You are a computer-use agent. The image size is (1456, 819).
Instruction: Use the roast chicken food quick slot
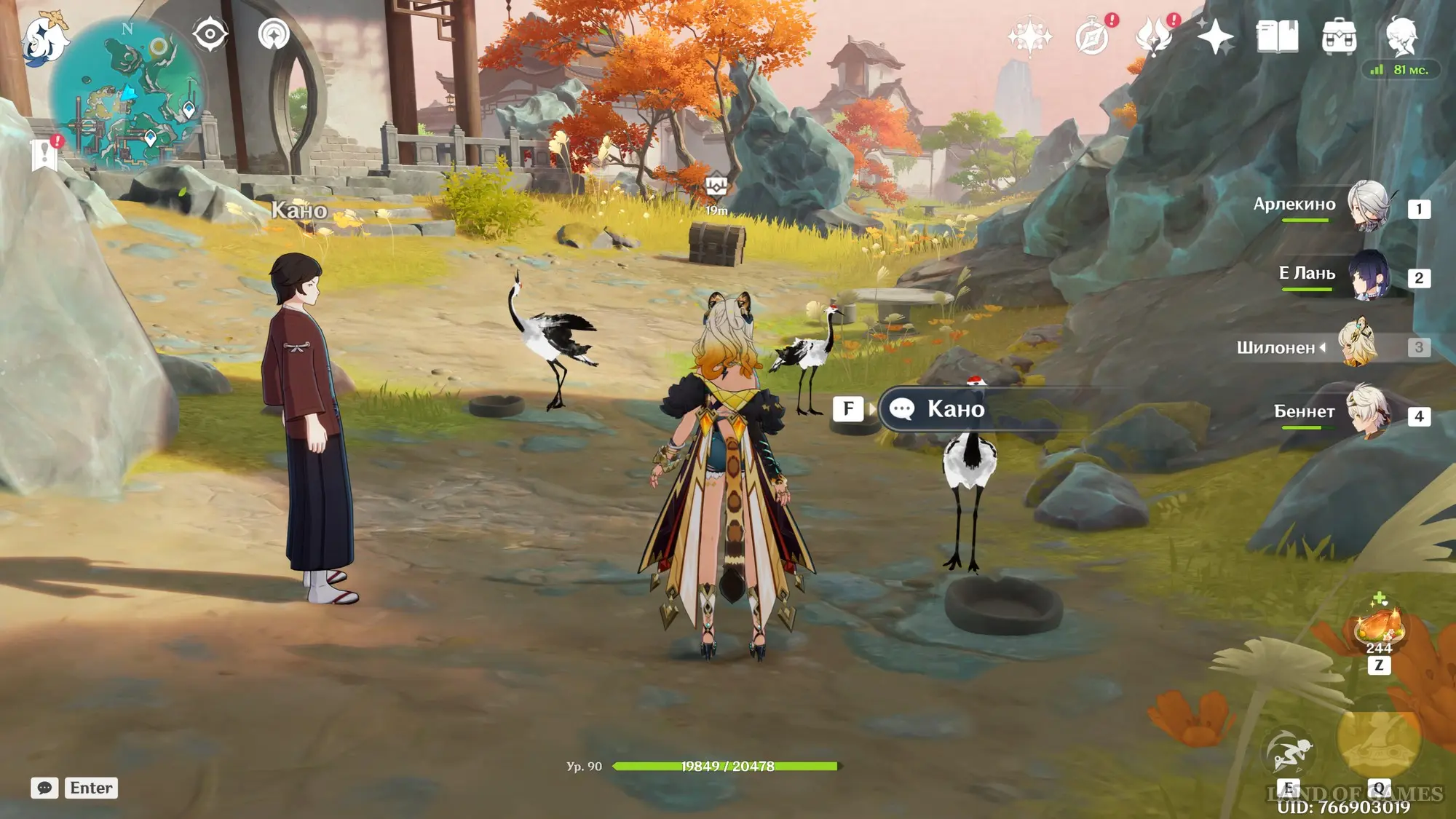tap(1378, 626)
